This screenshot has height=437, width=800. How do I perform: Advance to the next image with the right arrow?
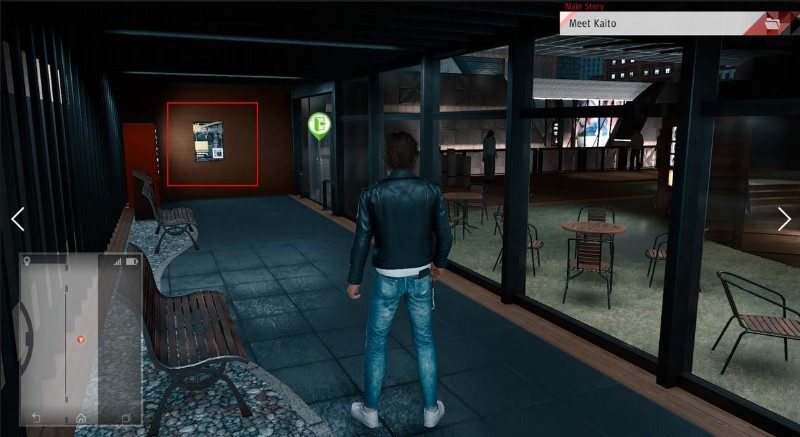click(x=784, y=219)
